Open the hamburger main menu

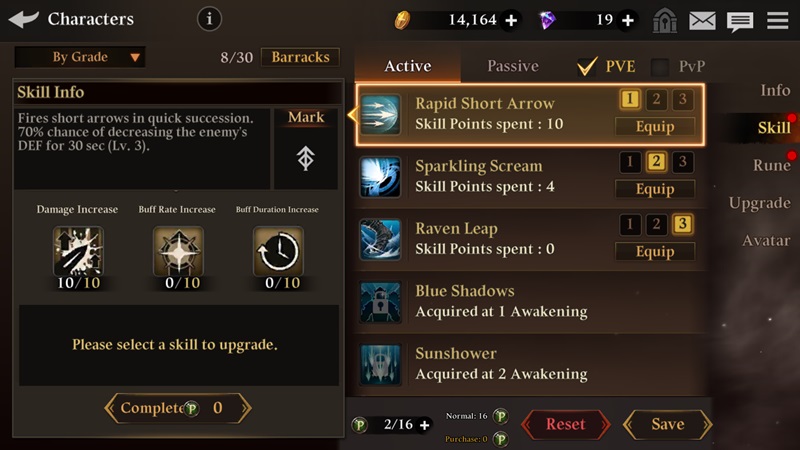tap(777, 20)
